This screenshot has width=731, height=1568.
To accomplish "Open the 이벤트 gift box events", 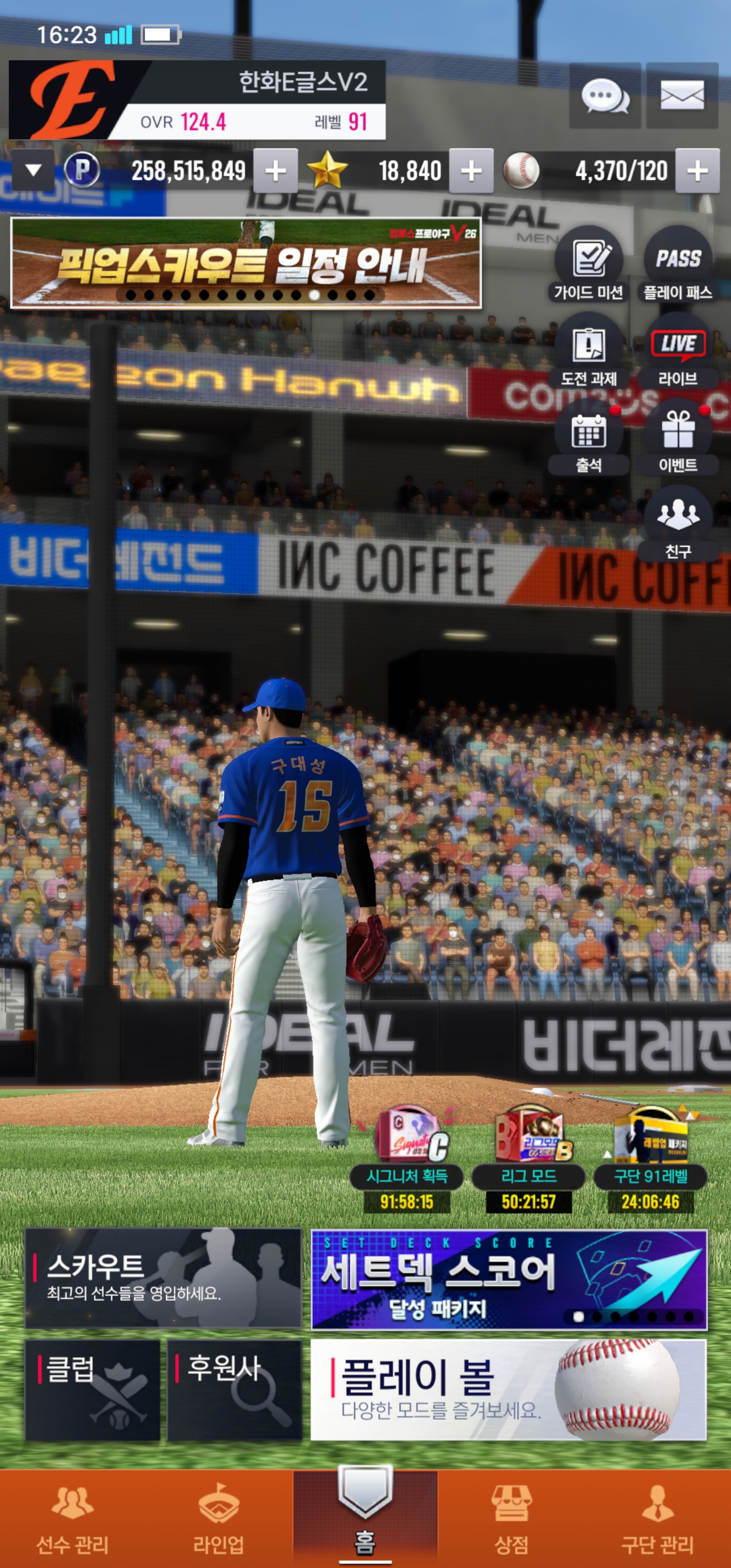I will point(677,438).
